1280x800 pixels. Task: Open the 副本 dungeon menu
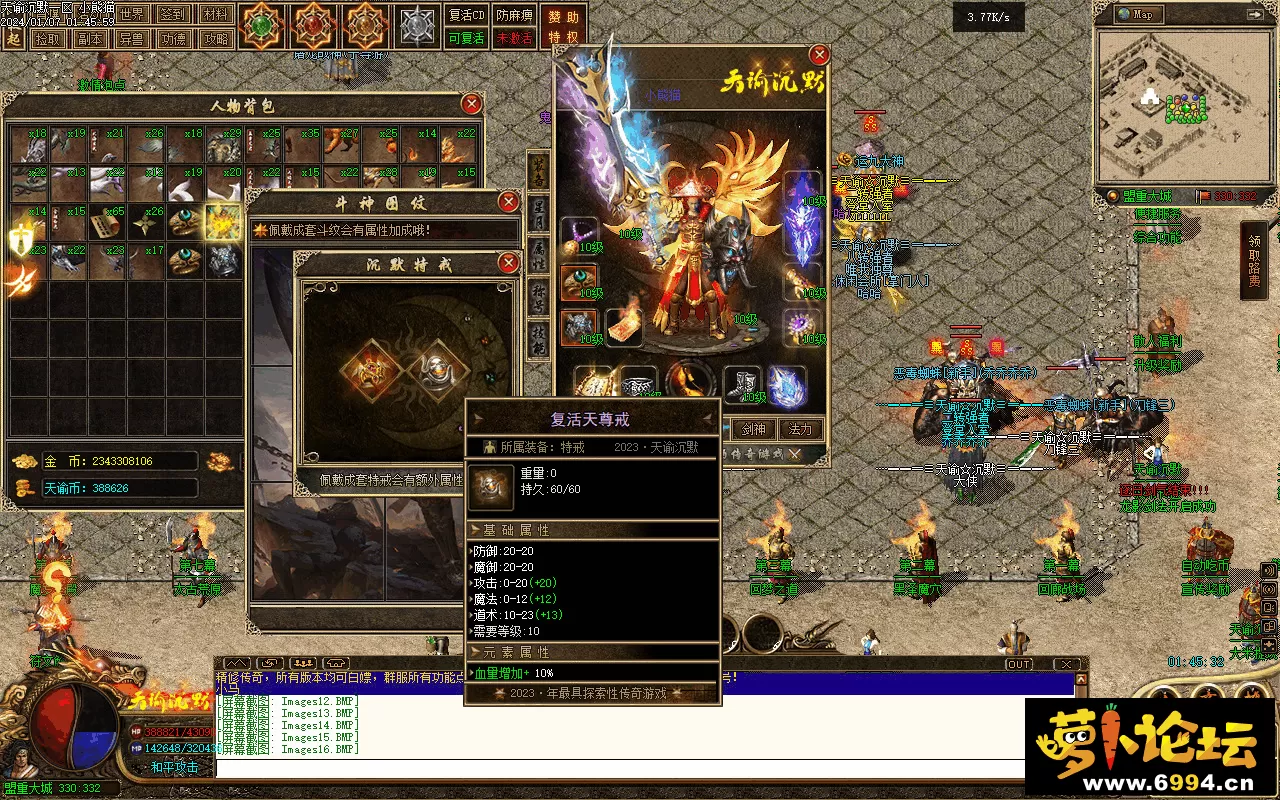pyautogui.click(x=90, y=39)
